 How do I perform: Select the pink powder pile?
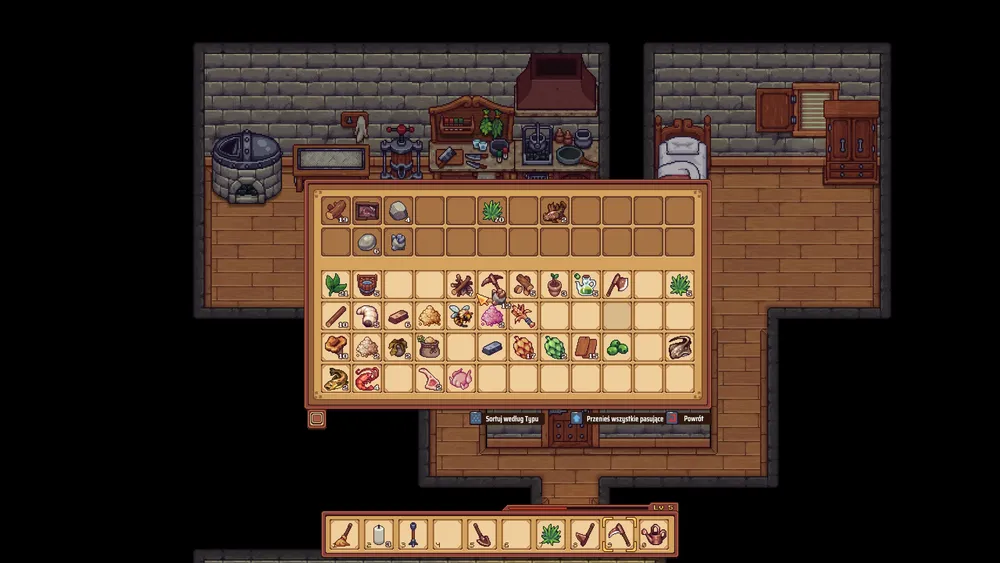pyautogui.click(x=491, y=317)
